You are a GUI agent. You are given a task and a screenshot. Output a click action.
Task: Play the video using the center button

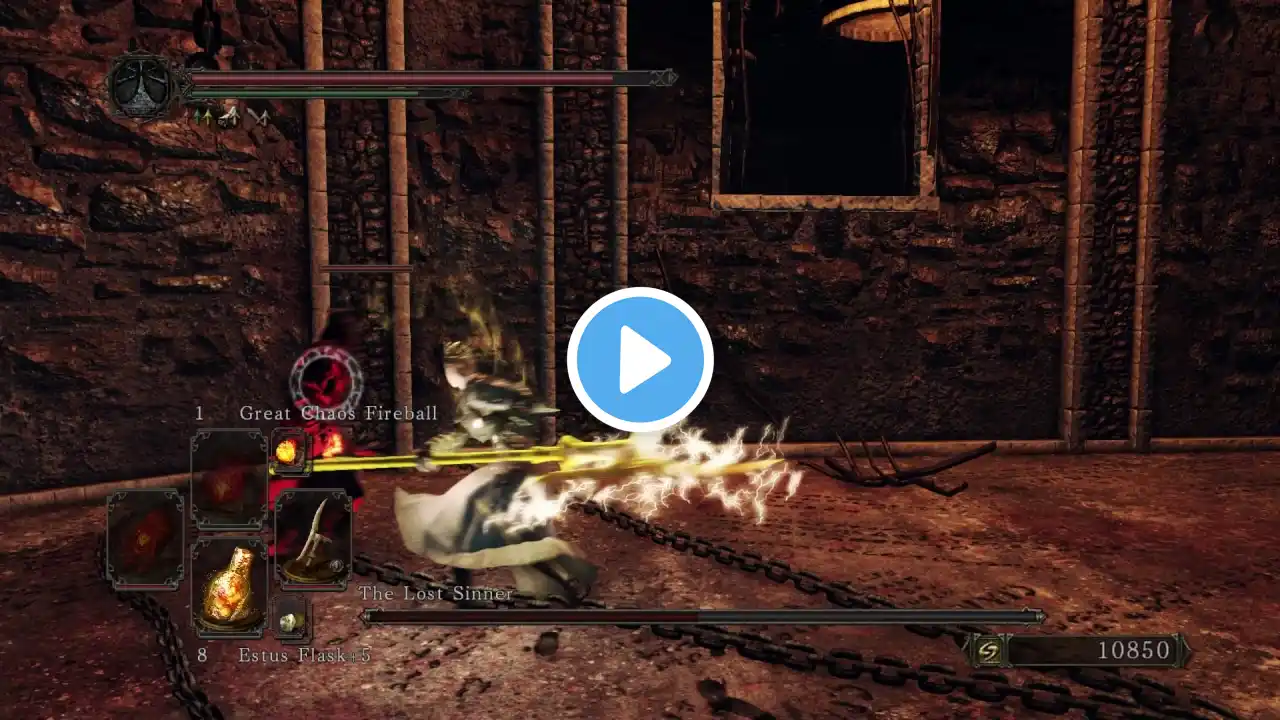point(640,360)
